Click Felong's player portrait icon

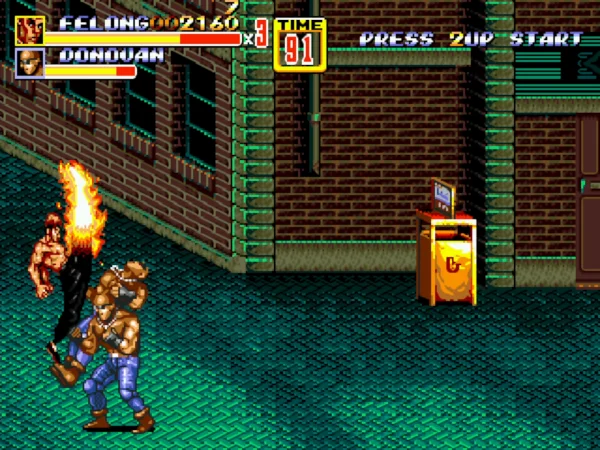pos(29,30)
